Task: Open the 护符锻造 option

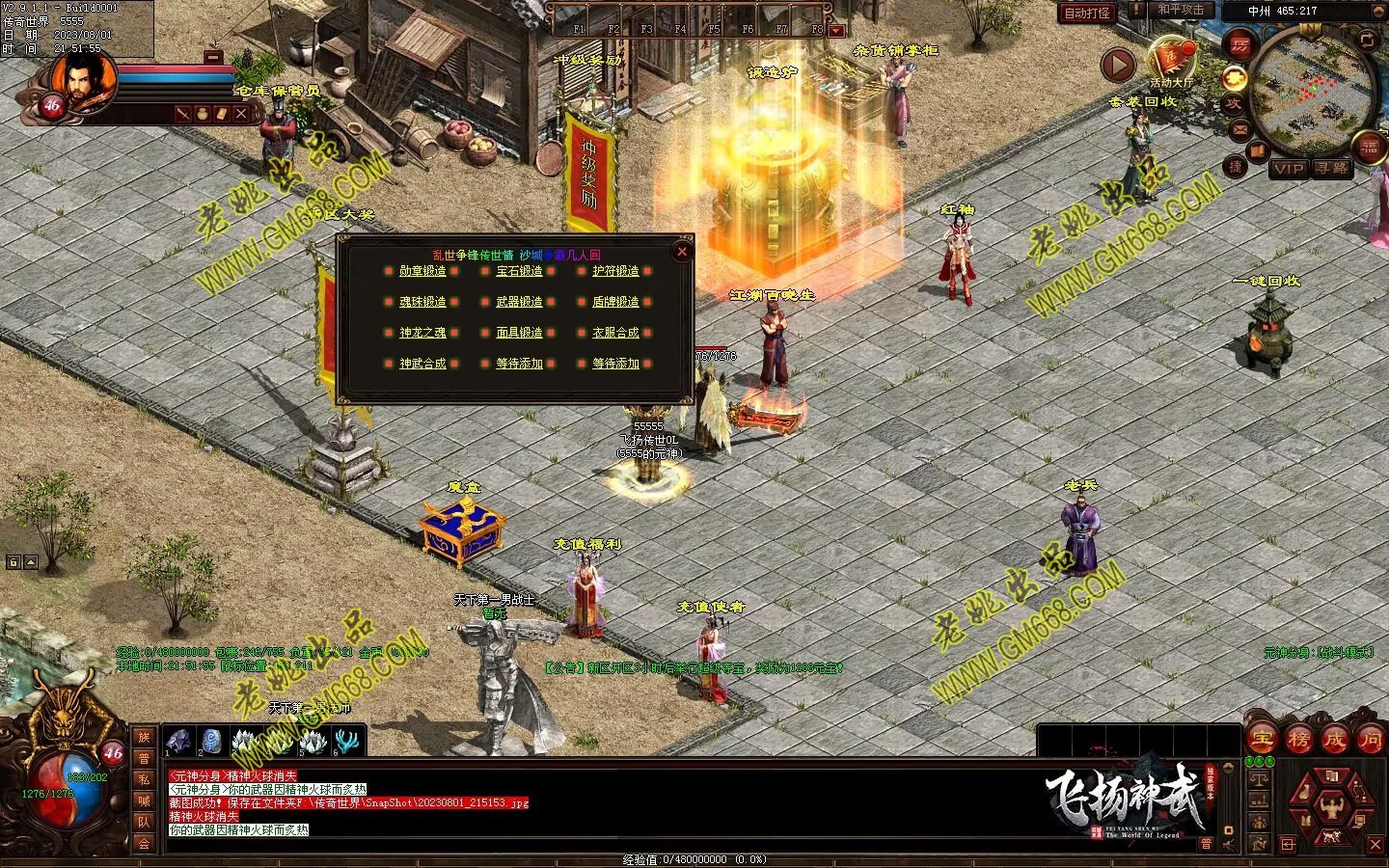Action: pyautogui.click(x=615, y=272)
